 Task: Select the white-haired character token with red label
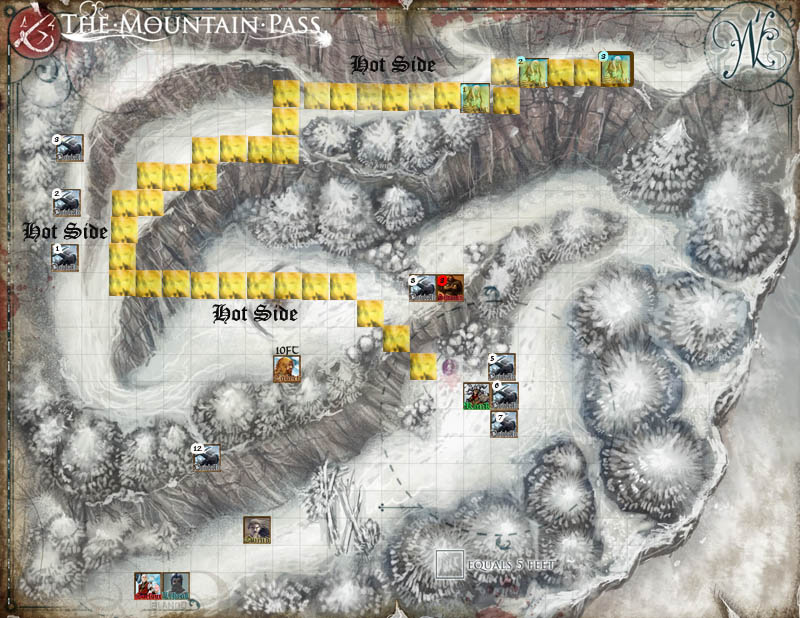tap(149, 585)
